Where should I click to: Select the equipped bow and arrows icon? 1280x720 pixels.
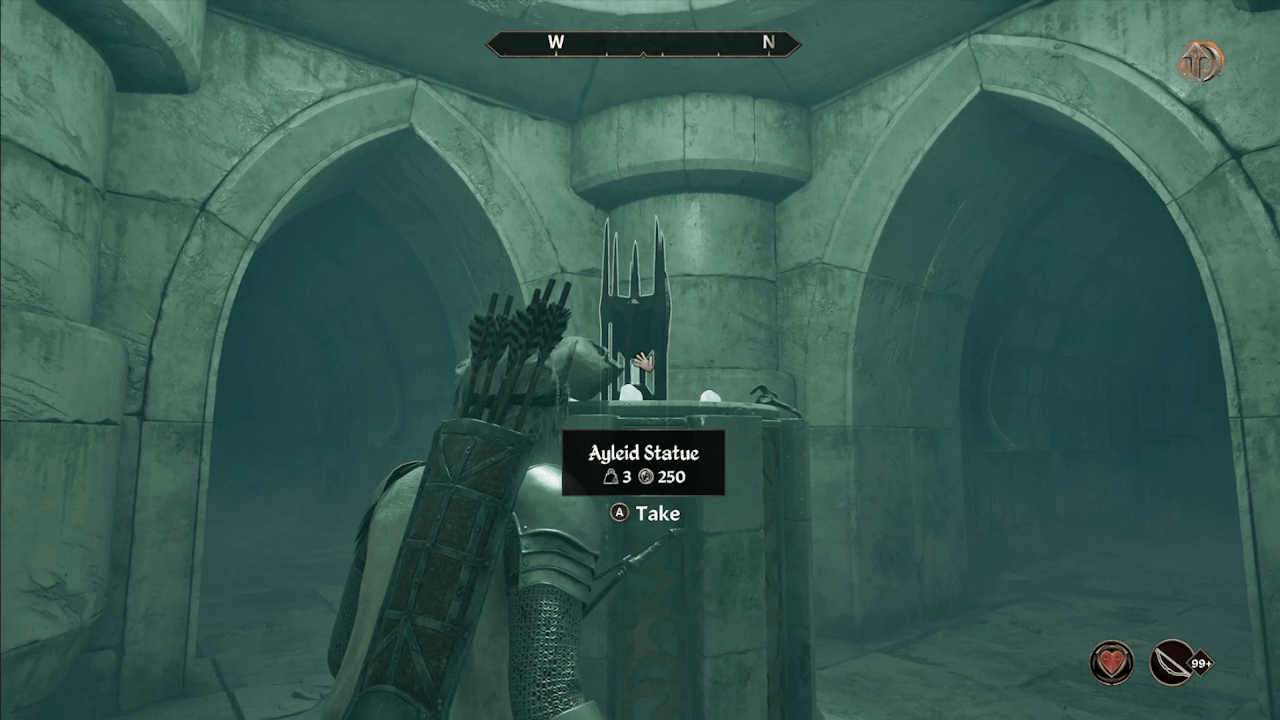click(x=1174, y=662)
